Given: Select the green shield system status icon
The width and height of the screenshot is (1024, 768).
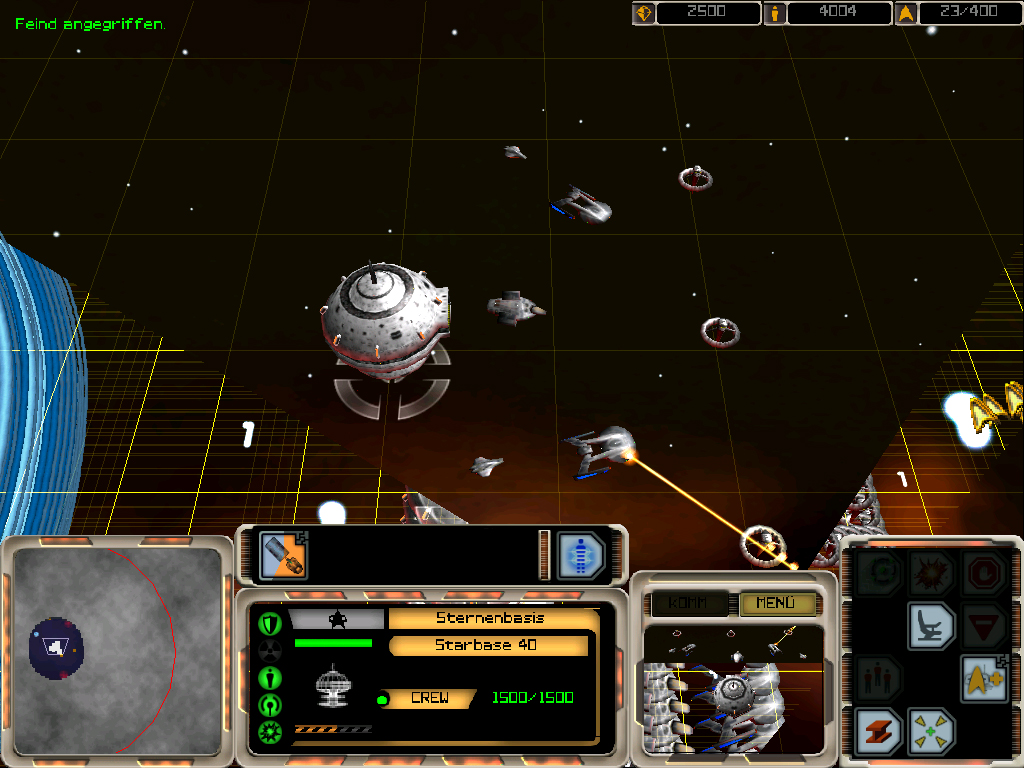Looking at the screenshot, I should 269,624.
